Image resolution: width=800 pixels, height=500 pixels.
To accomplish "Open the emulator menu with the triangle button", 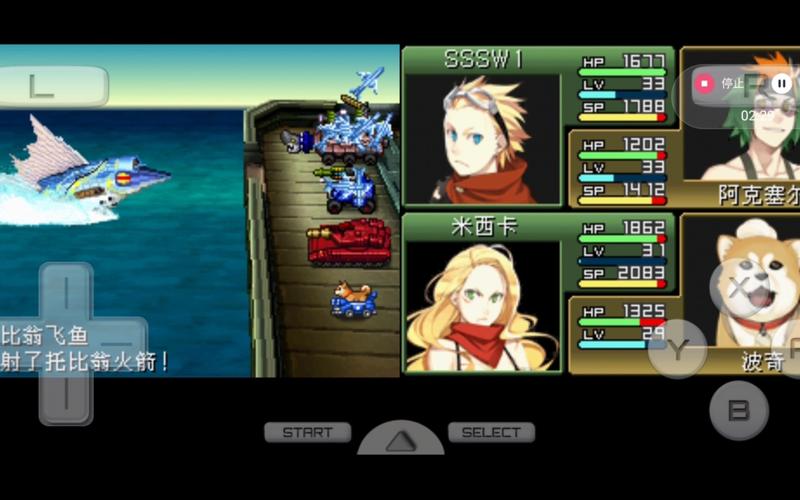I will pyautogui.click(x=400, y=438).
